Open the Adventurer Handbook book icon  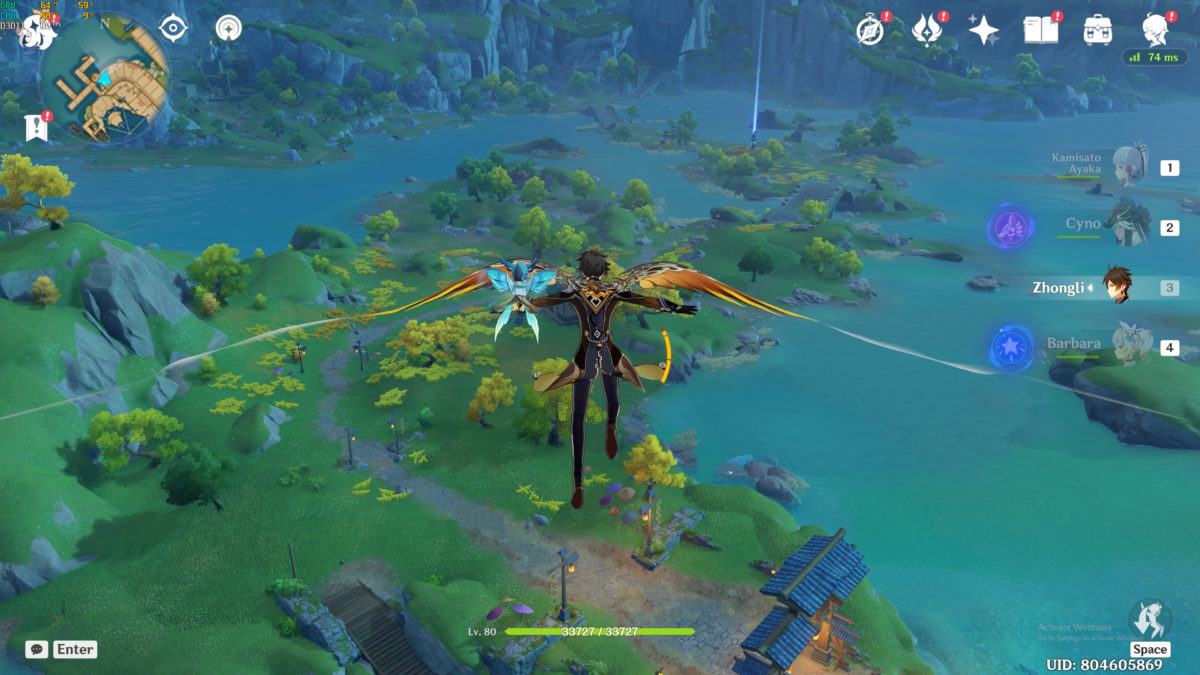coord(1040,30)
